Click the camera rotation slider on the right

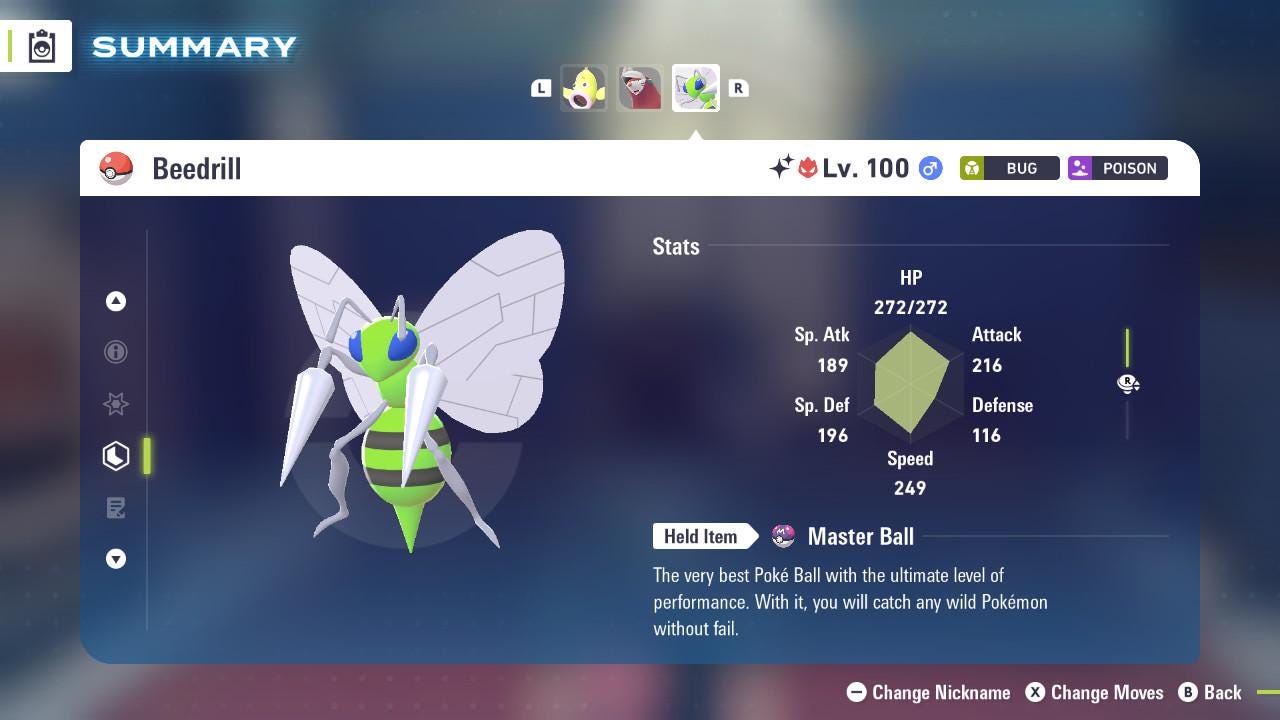(1128, 384)
